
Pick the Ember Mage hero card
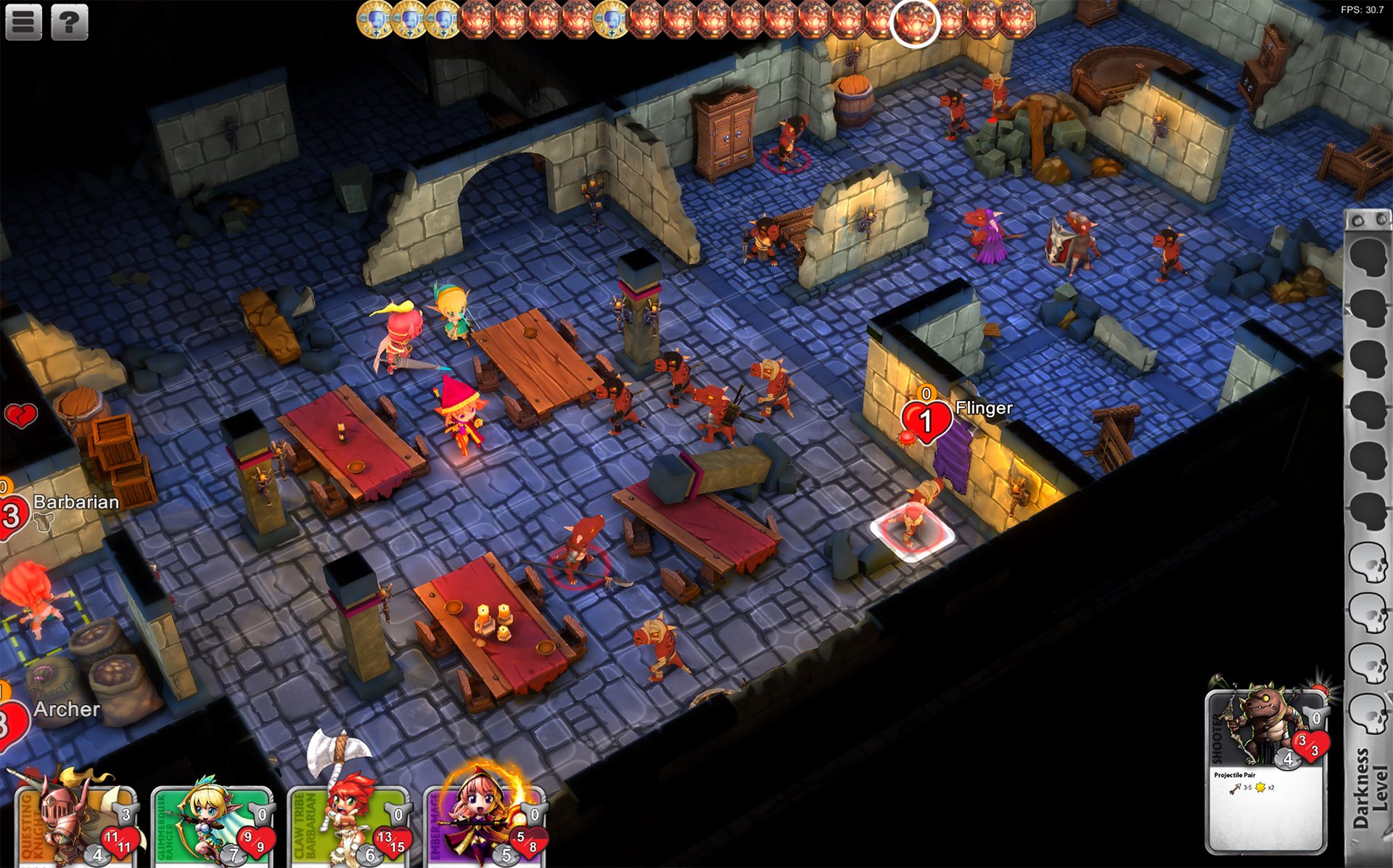pyautogui.click(x=484, y=827)
